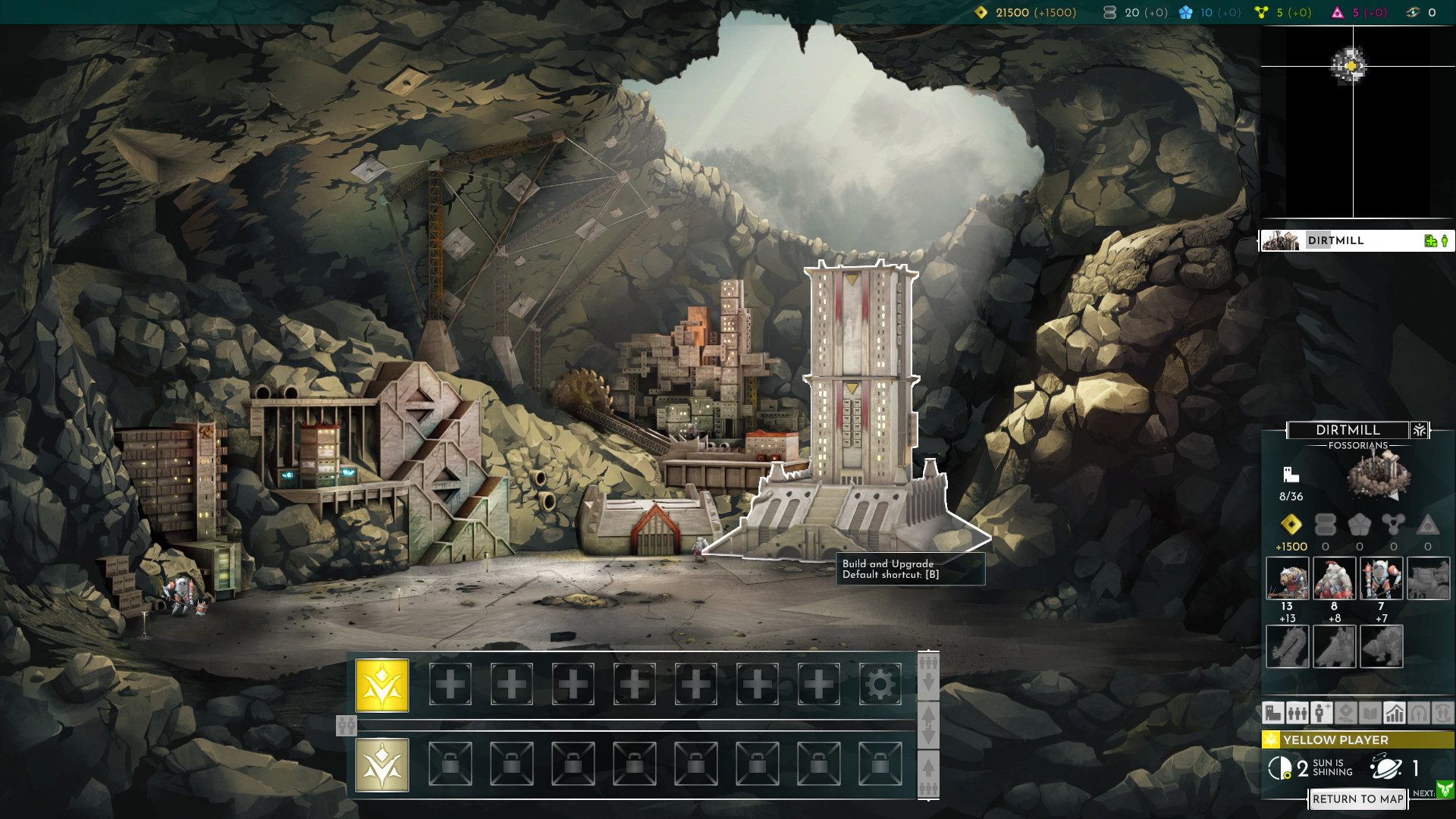Select the pale visiting army emblem
The image size is (1456, 819).
click(382, 764)
